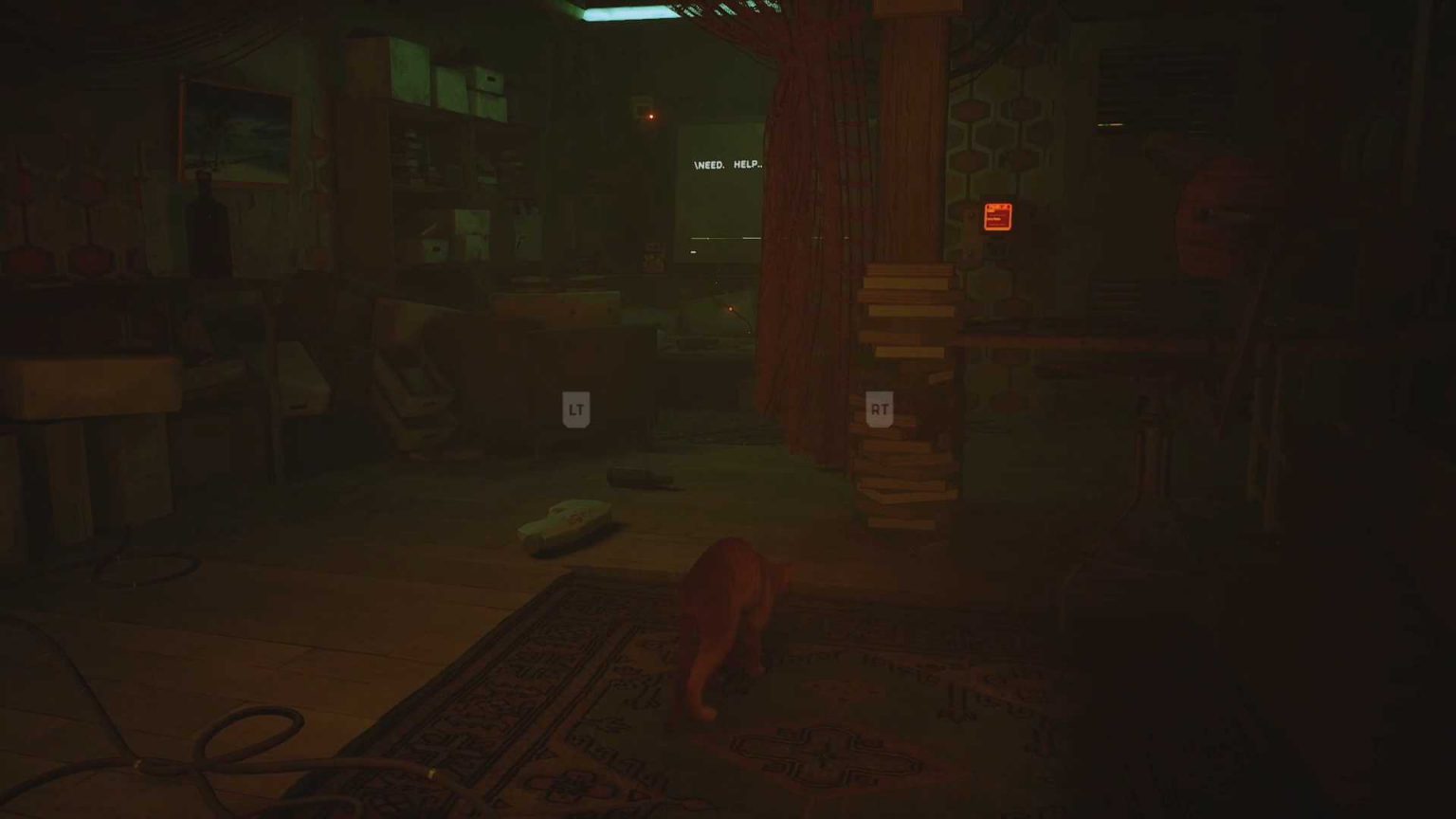Click the orange cat on the rug
Image resolution: width=1456 pixels, height=819 pixels.
[x=735, y=616]
